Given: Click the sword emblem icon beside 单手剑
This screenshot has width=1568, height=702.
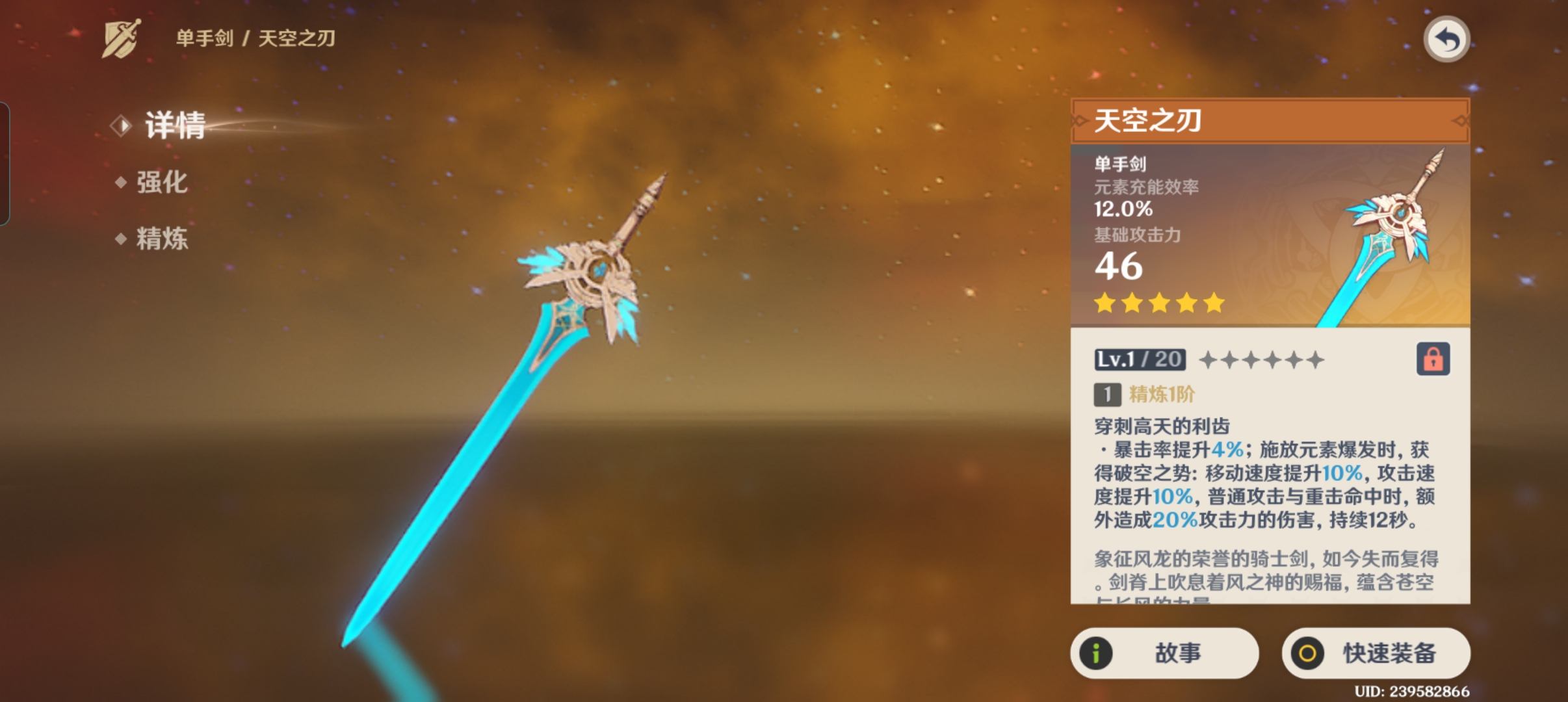Looking at the screenshot, I should (122, 39).
